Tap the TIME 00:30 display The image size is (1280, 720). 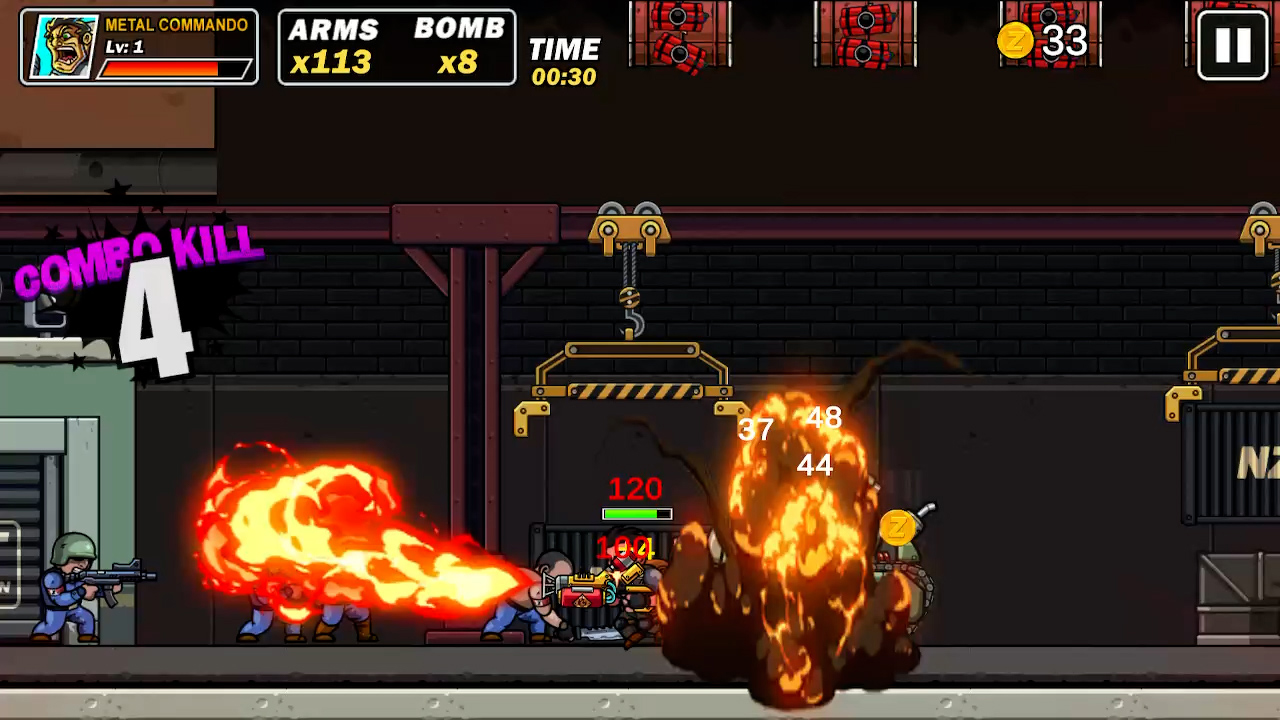tap(564, 58)
